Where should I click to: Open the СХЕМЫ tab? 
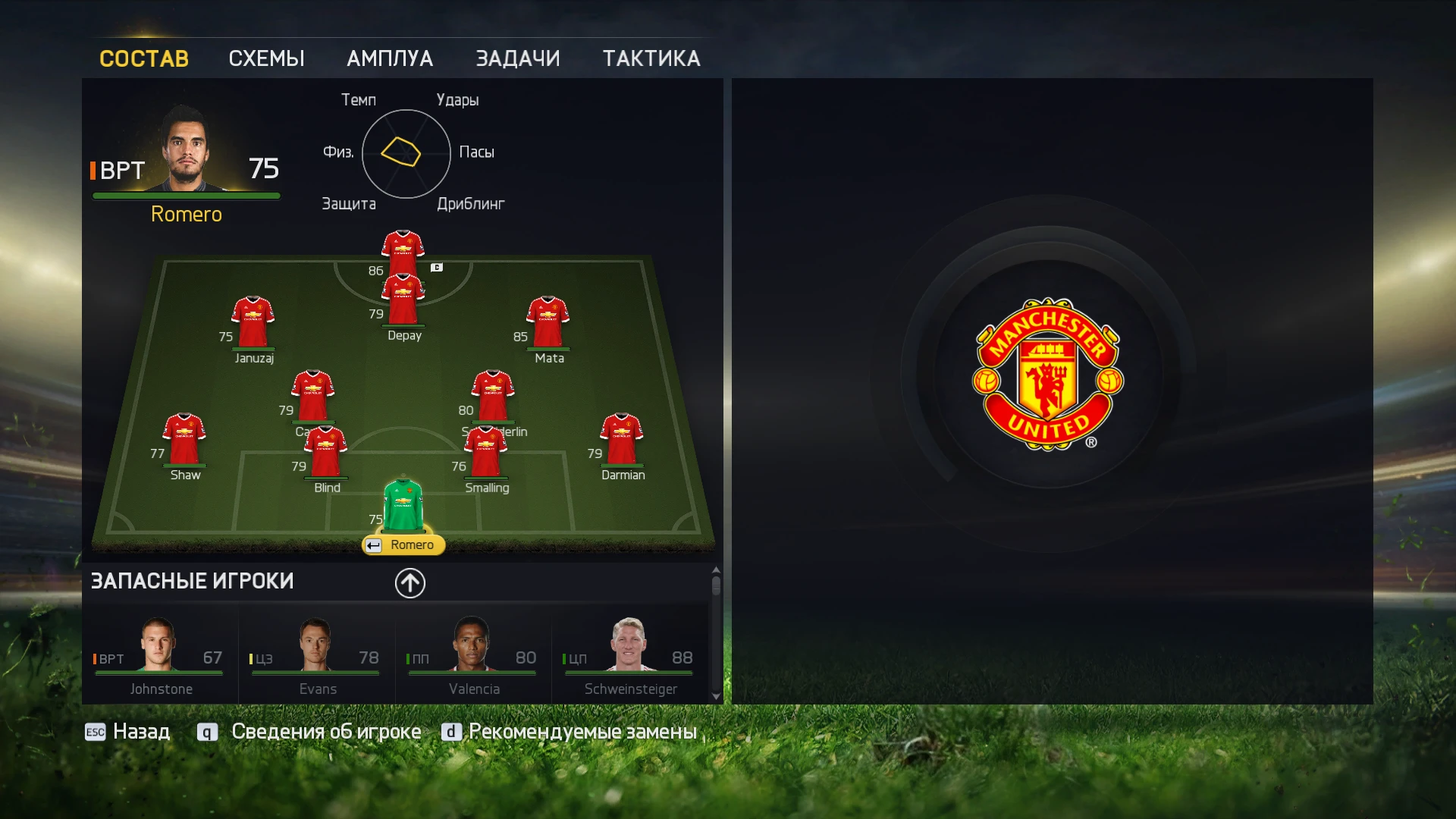pyautogui.click(x=266, y=58)
